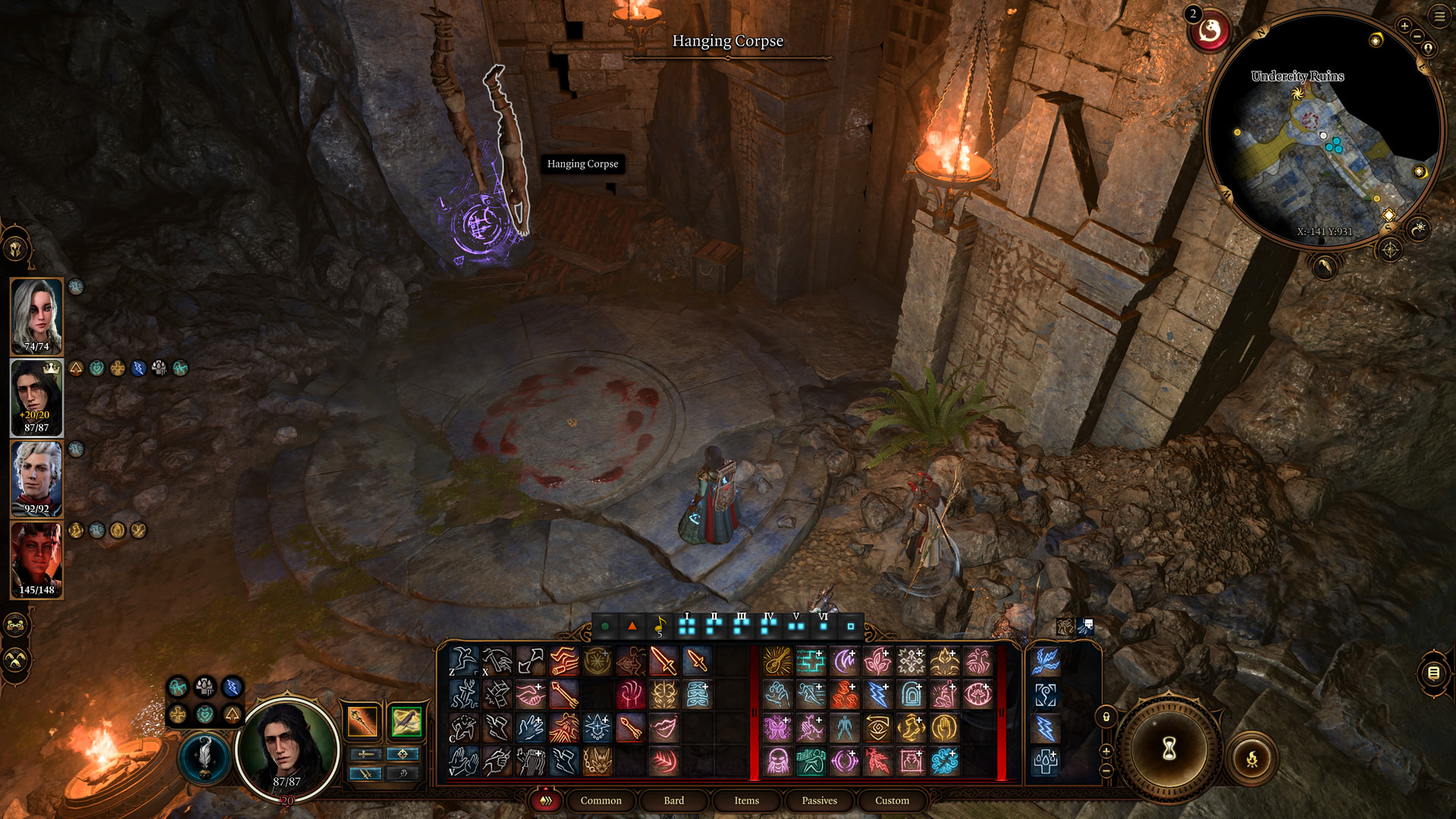
Task: Switch to the Common hotbar tab
Action: pos(601,801)
